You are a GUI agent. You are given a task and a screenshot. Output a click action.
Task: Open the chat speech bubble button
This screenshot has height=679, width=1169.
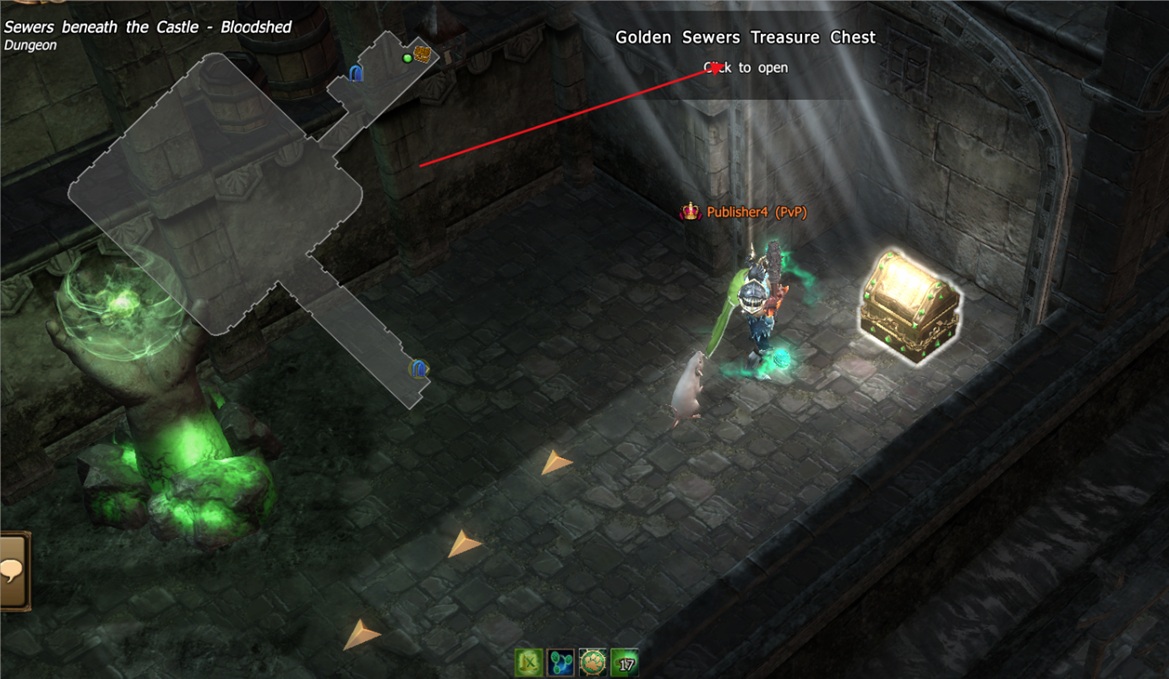(x=13, y=571)
